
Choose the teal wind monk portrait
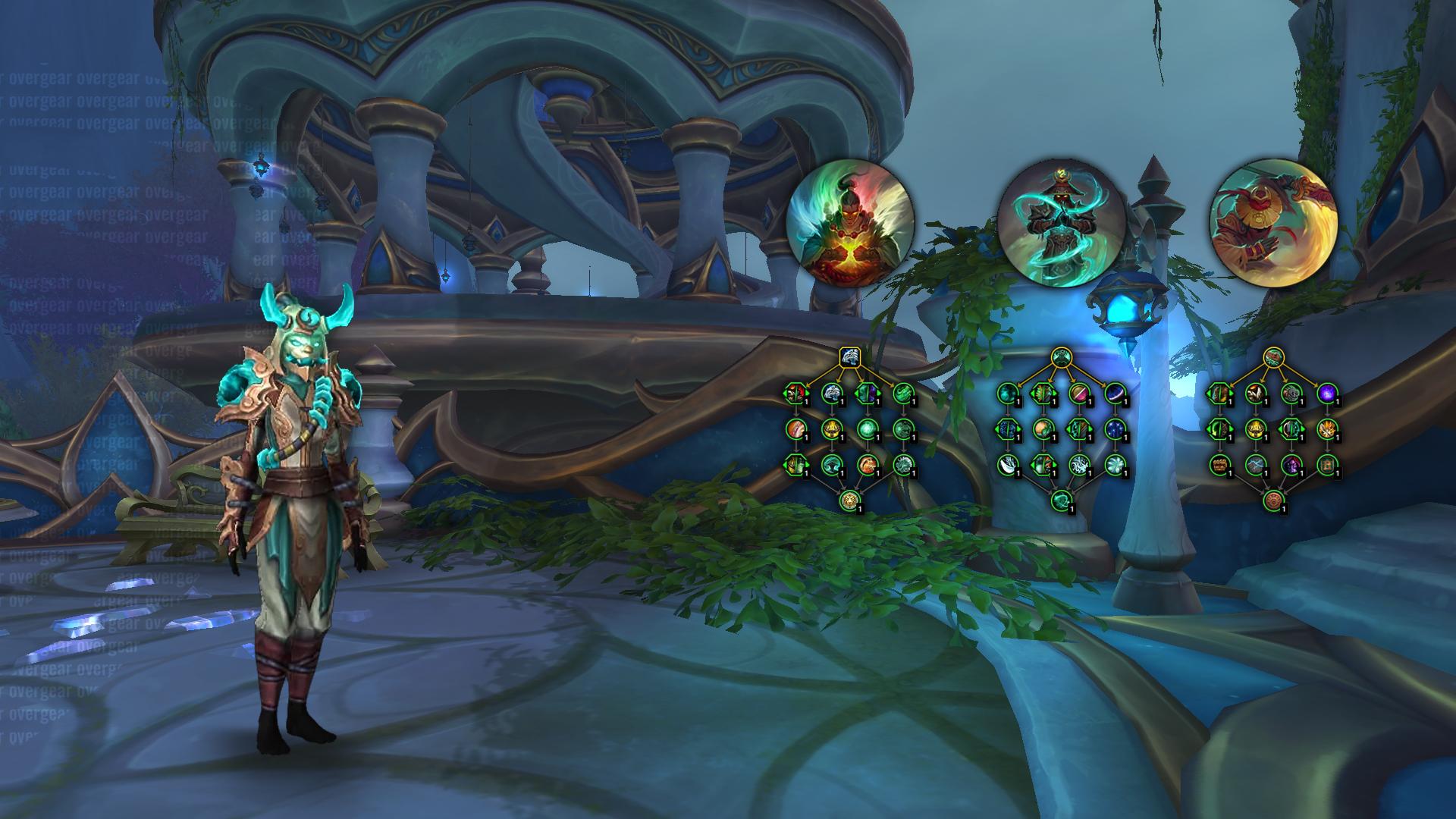point(1062,223)
